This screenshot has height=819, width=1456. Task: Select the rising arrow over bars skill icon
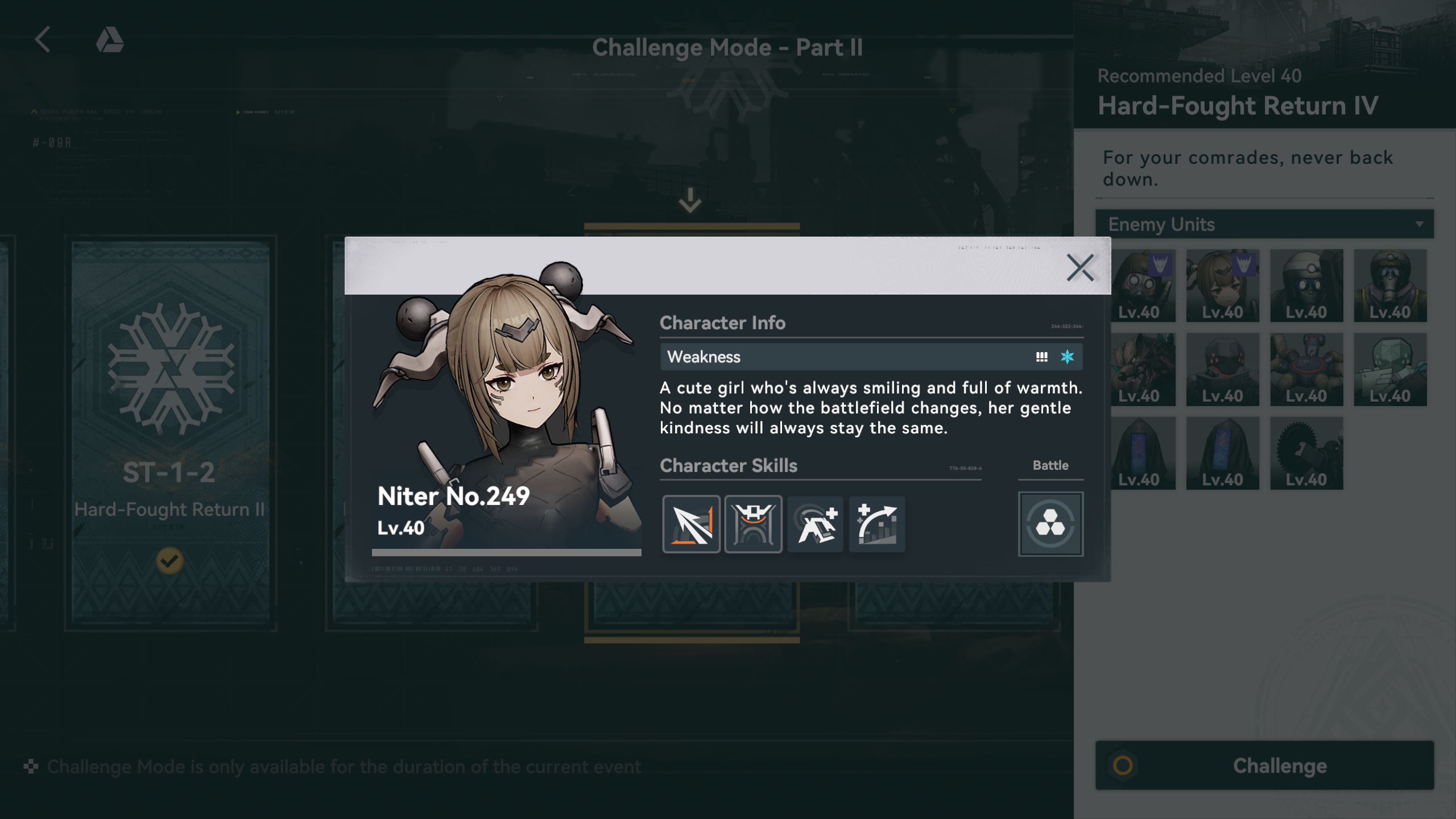click(x=877, y=524)
